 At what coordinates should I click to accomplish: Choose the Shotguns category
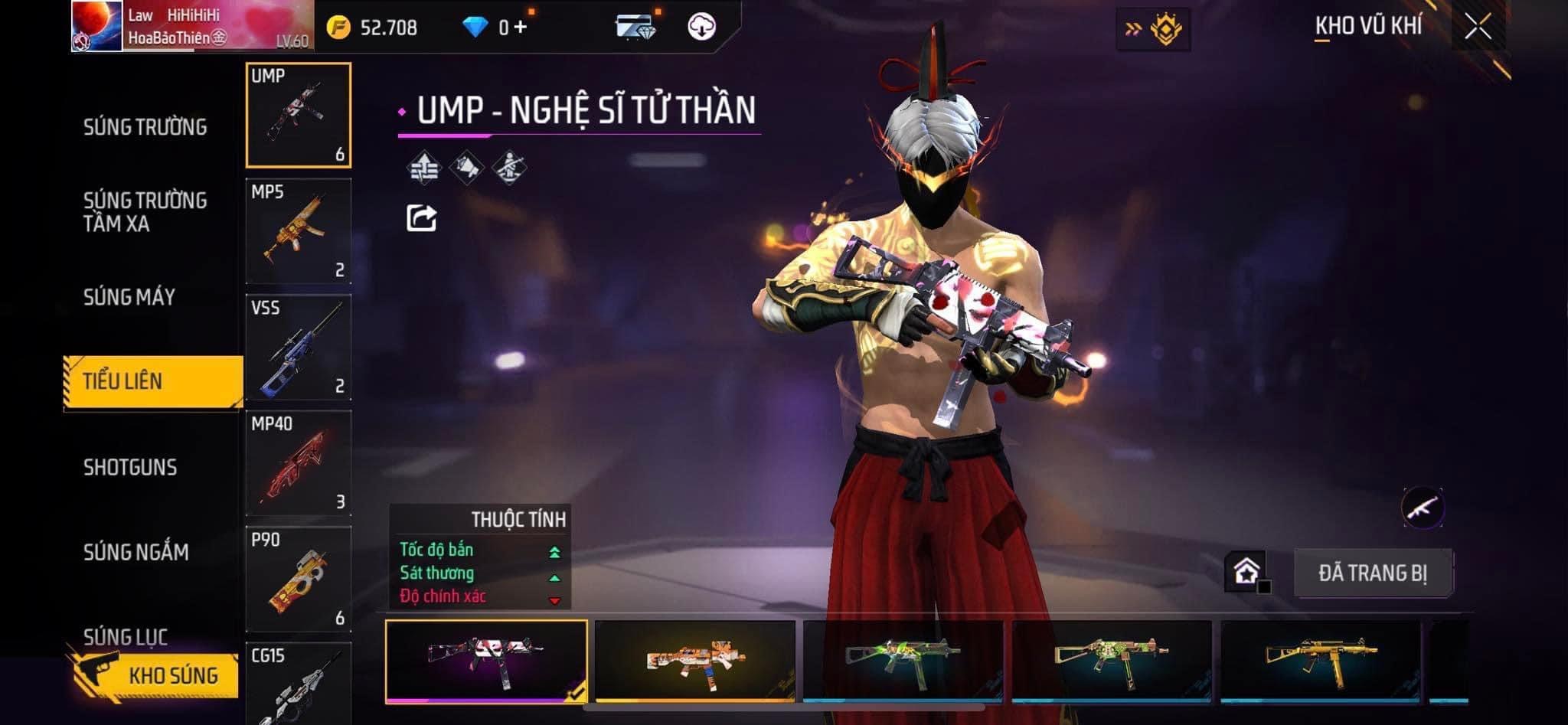[130, 467]
